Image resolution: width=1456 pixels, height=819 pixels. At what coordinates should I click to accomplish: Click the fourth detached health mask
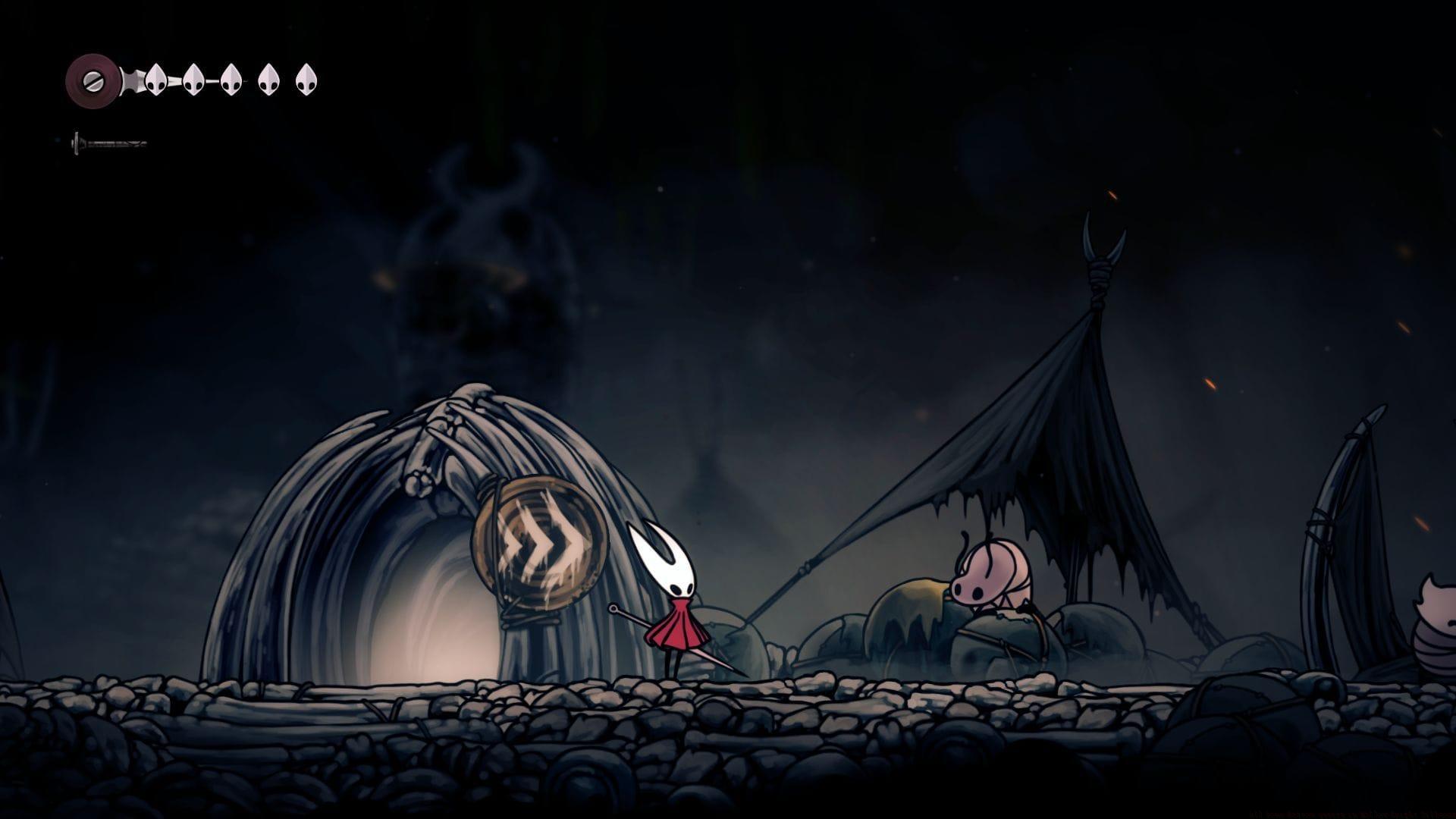[x=268, y=80]
